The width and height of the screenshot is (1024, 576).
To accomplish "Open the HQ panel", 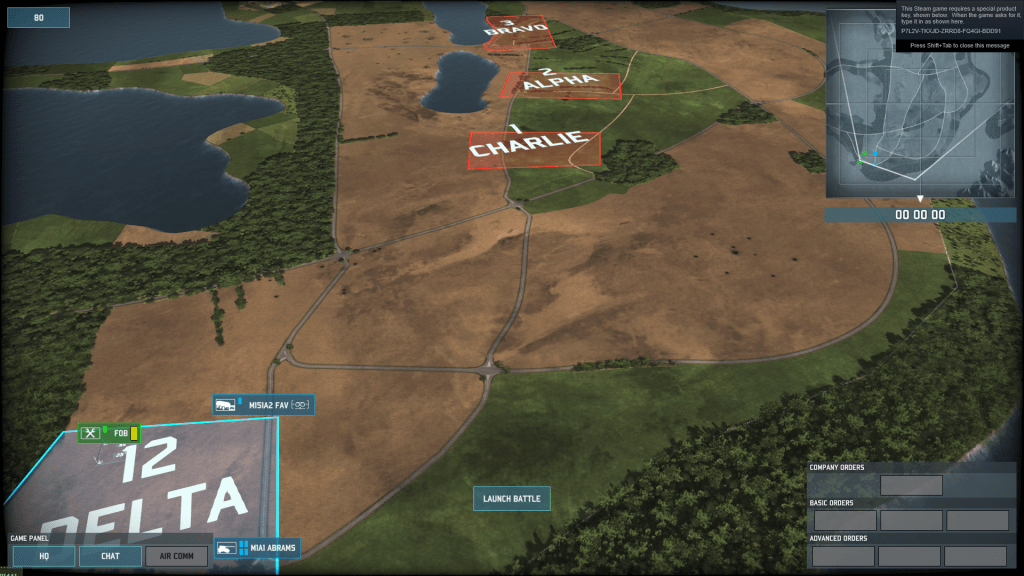I will coord(44,556).
